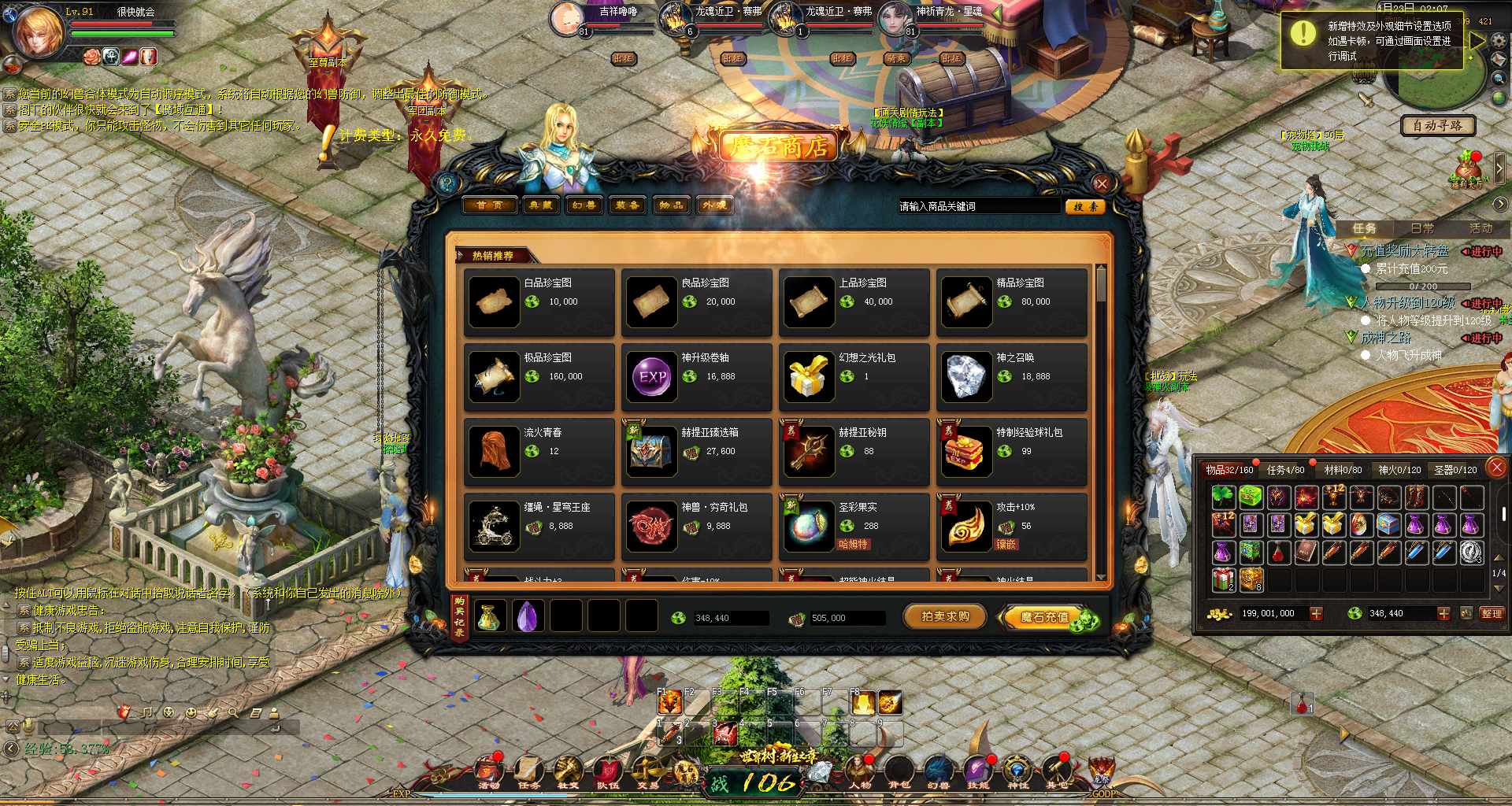Switch inventory to the 材料 tab
This screenshot has width=1512, height=806.
coord(1343,470)
